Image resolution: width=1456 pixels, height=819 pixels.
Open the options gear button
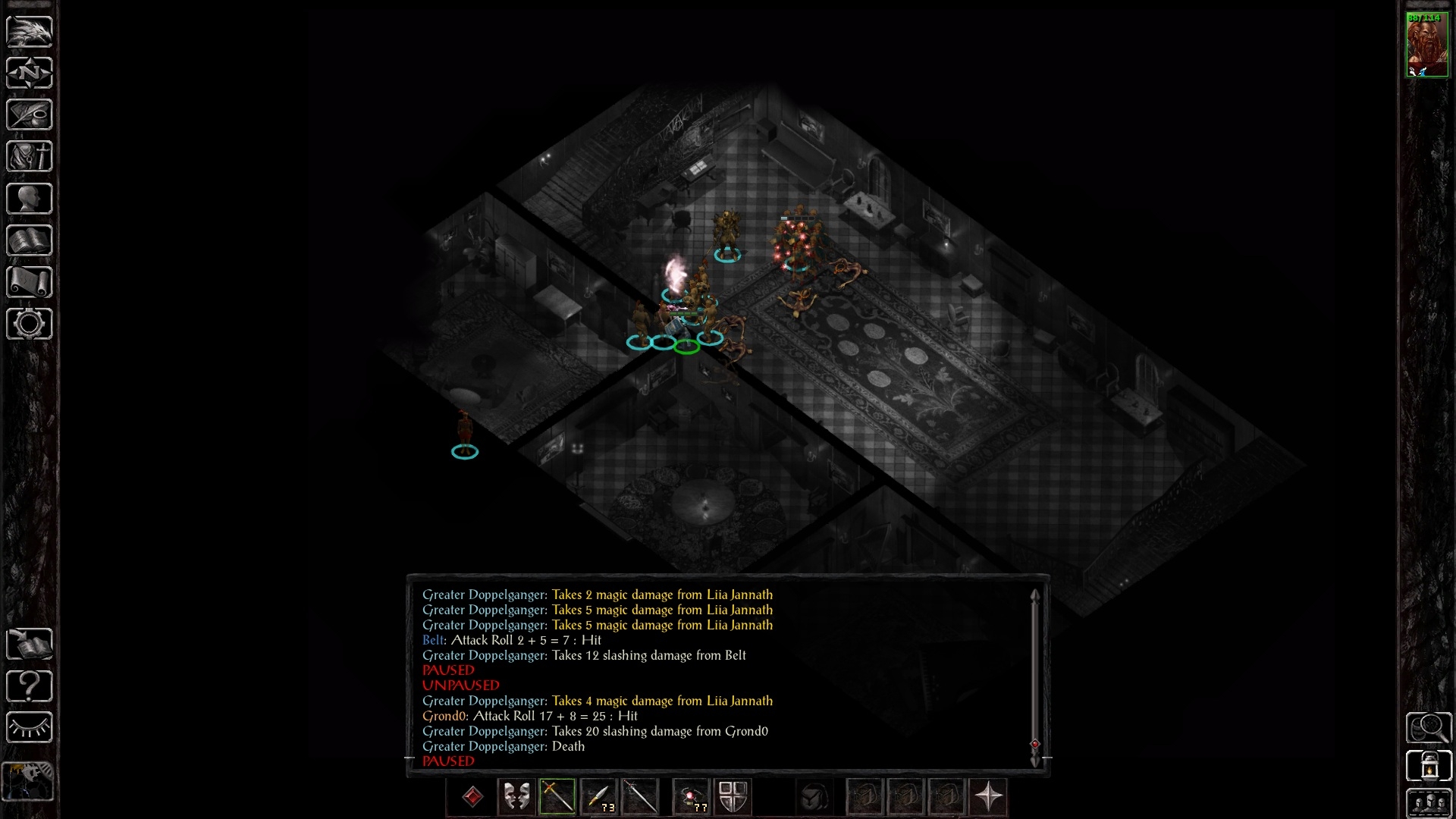(x=30, y=324)
